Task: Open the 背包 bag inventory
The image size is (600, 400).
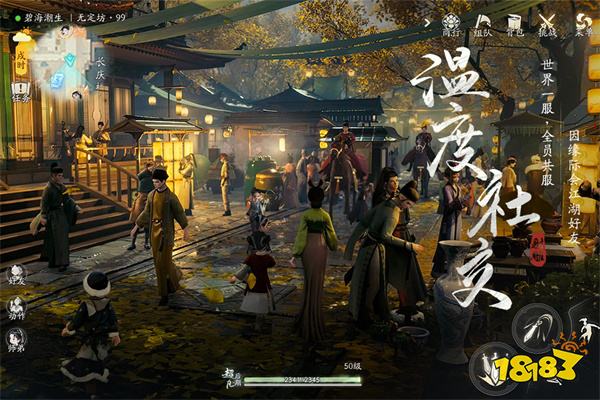Action: [x=515, y=24]
